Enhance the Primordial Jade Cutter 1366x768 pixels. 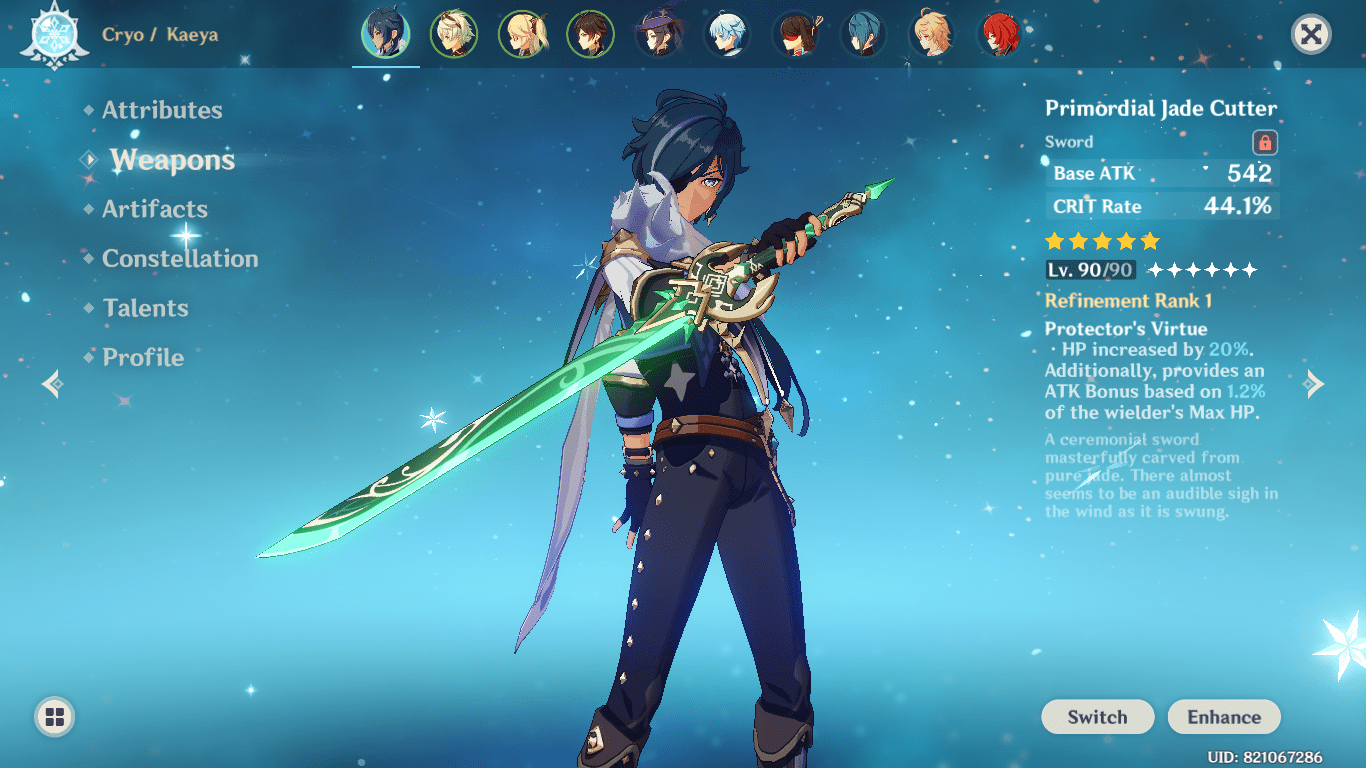click(1224, 717)
